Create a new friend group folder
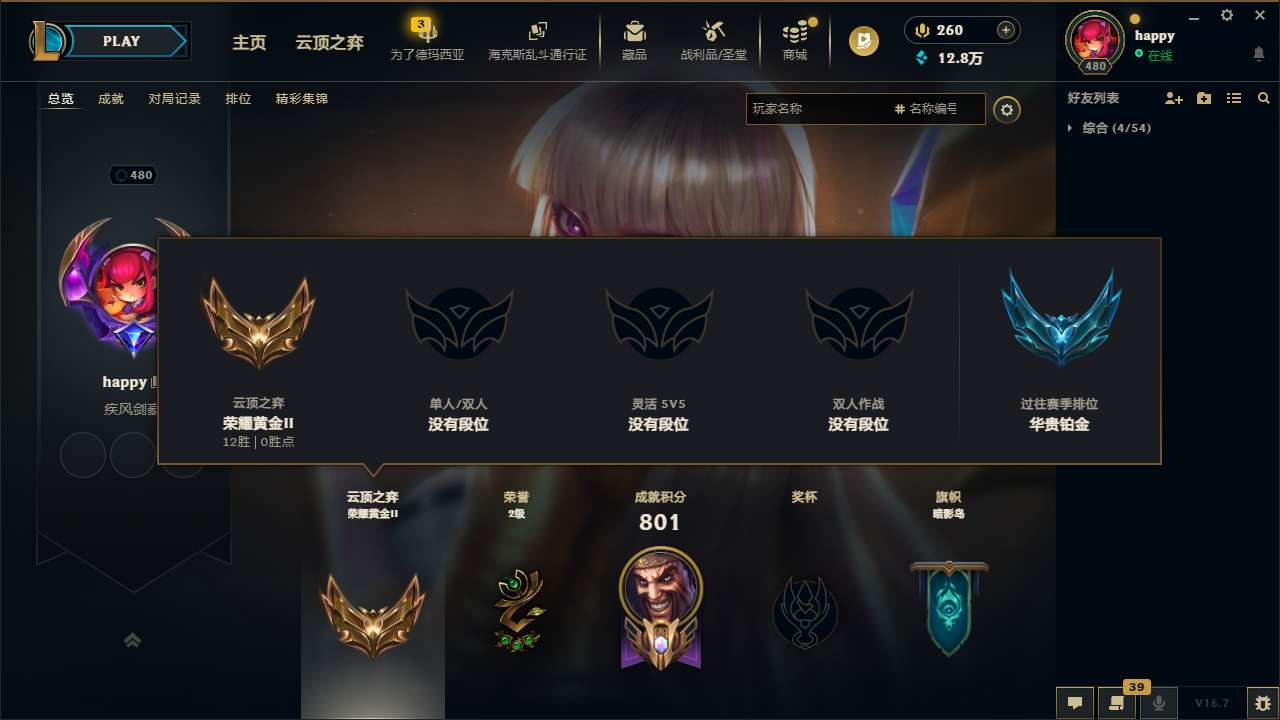This screenshot has width=1280, height=720. point(1203,98)
